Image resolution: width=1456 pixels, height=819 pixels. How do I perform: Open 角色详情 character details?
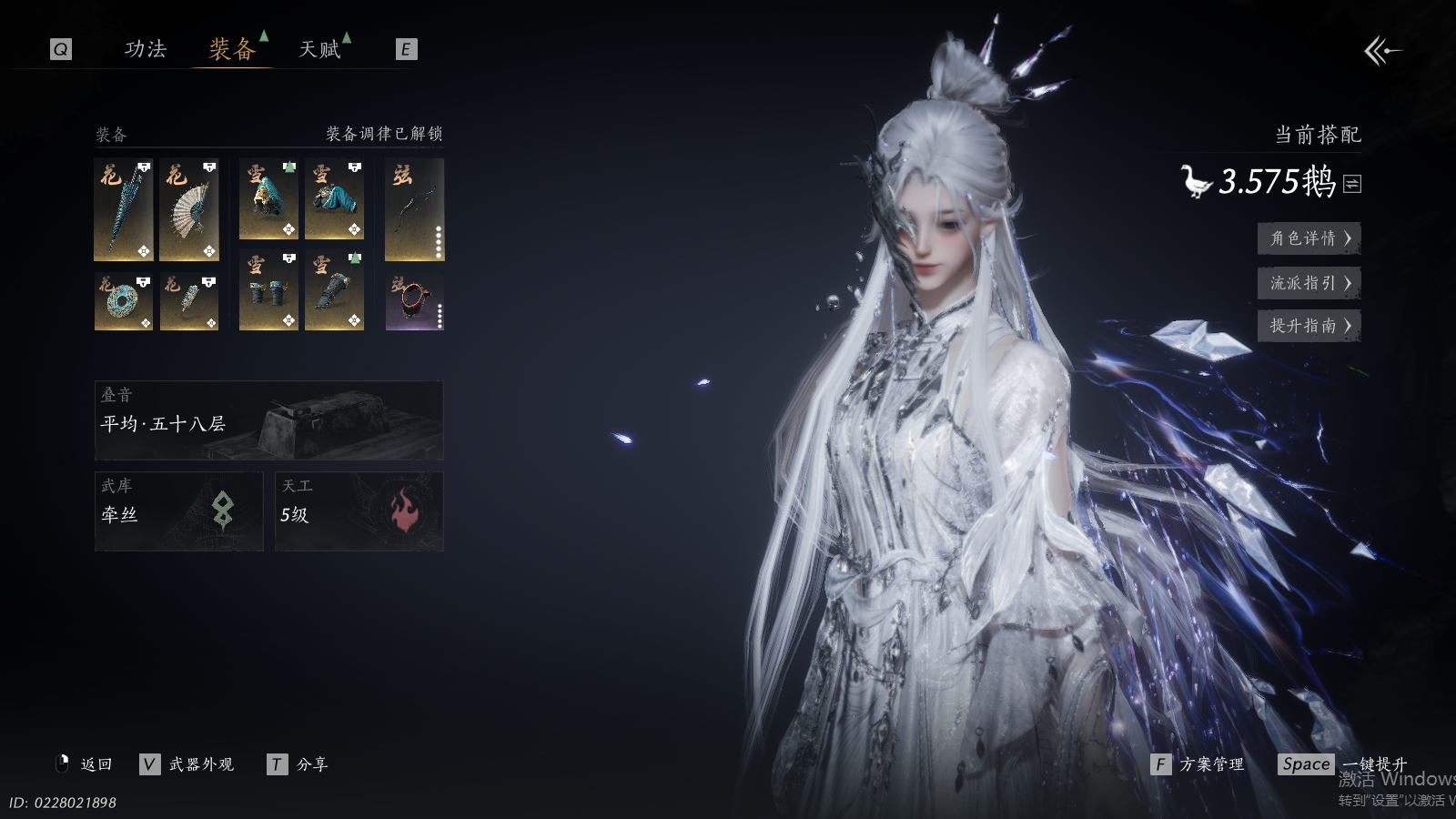[x=1309, y=238]
